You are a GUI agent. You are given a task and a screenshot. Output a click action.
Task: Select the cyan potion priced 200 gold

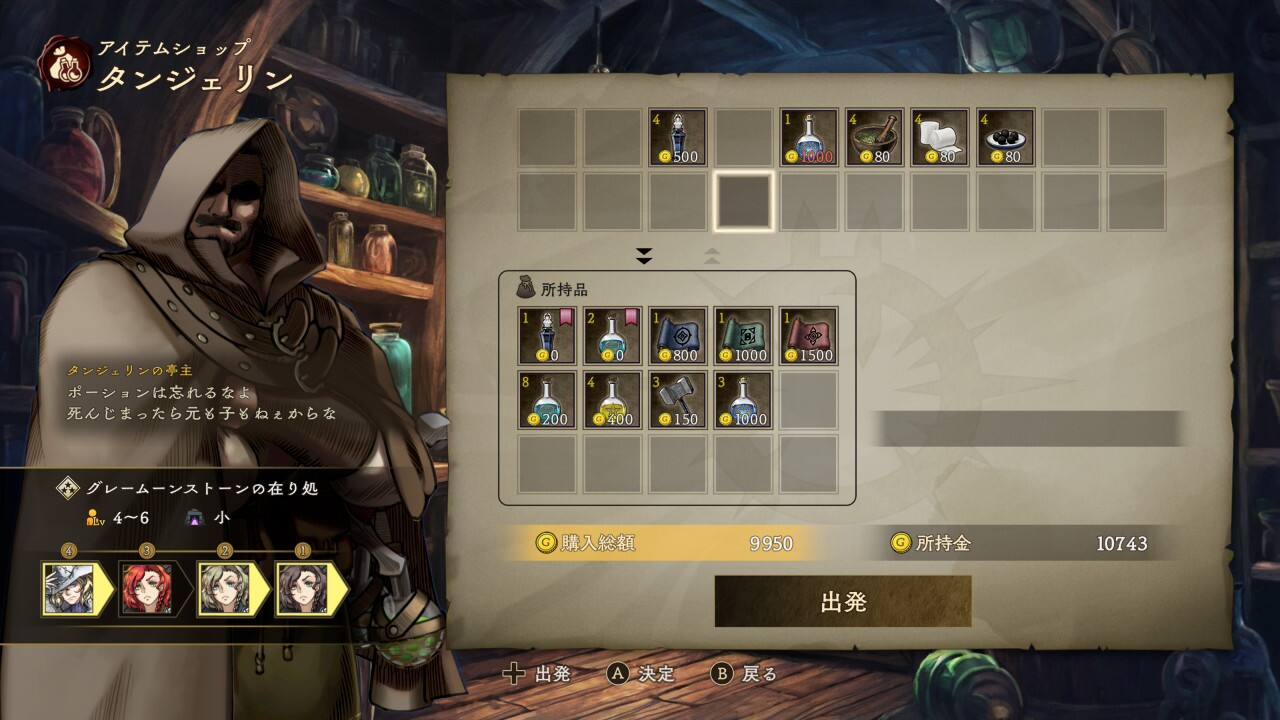(547, 400)
